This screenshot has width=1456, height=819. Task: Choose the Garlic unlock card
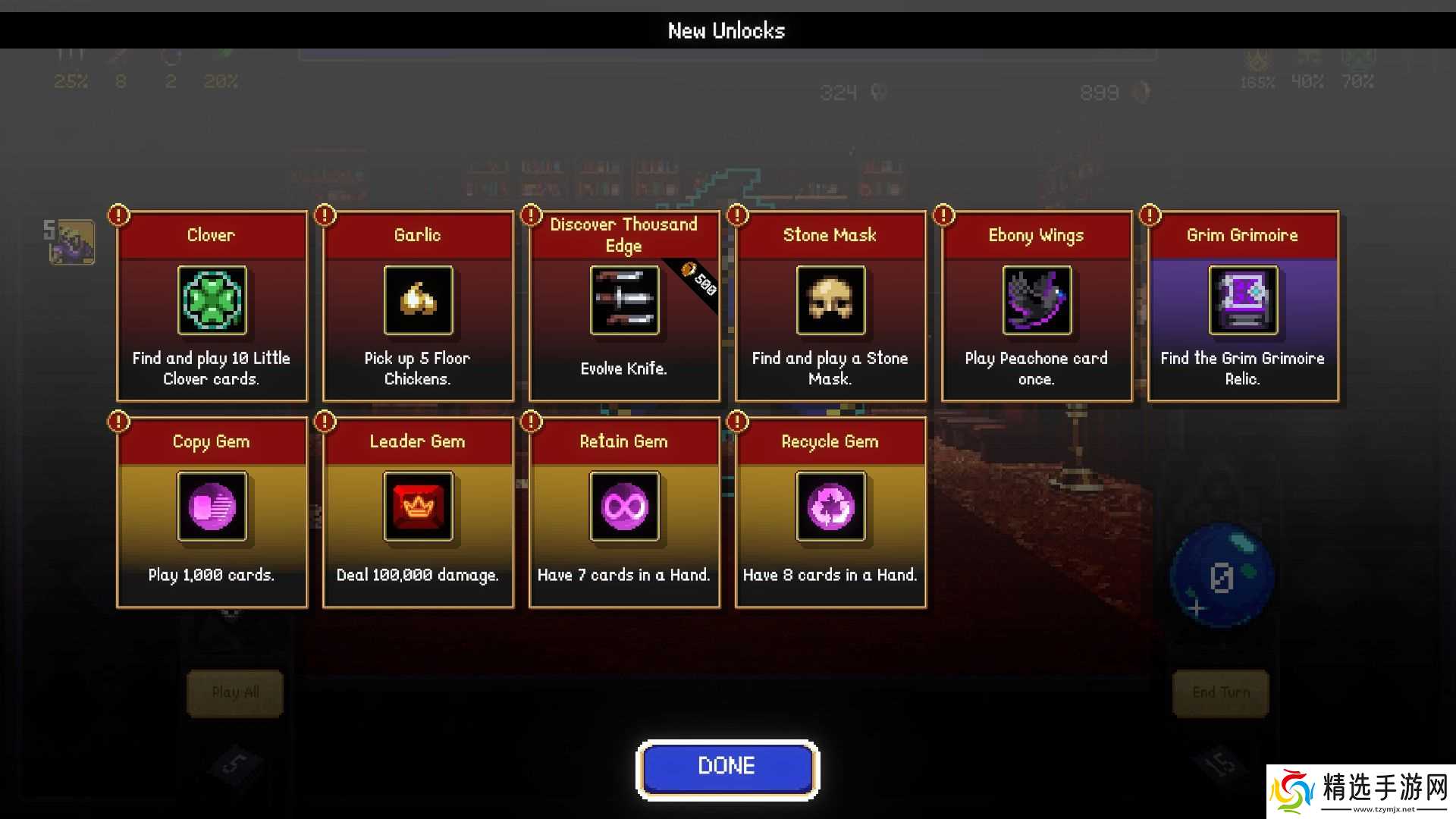418,306
